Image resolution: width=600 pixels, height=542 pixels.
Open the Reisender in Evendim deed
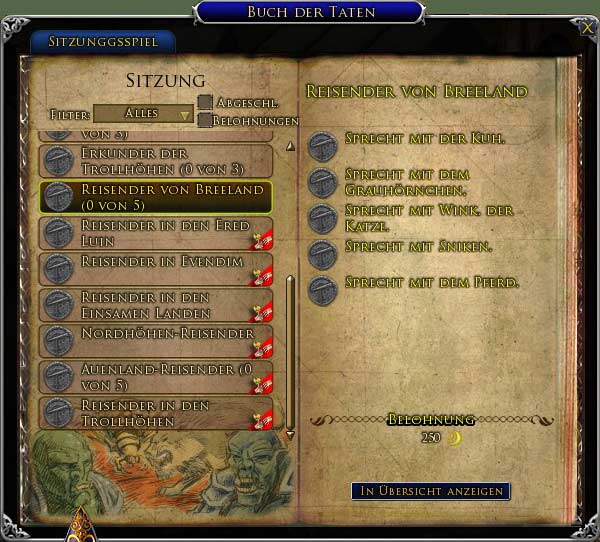coord(155,267)
